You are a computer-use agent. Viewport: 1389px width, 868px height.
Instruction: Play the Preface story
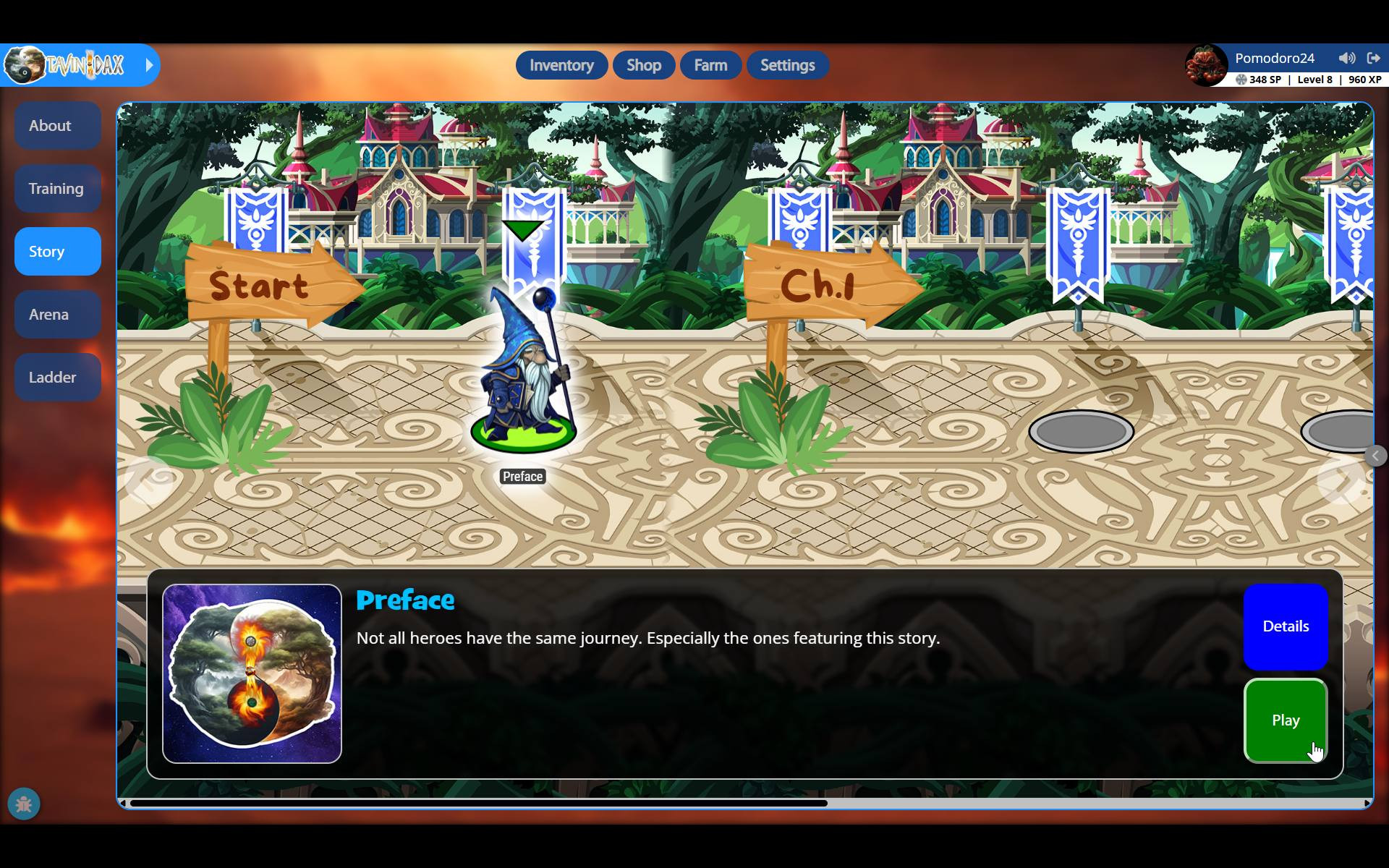1285,720
